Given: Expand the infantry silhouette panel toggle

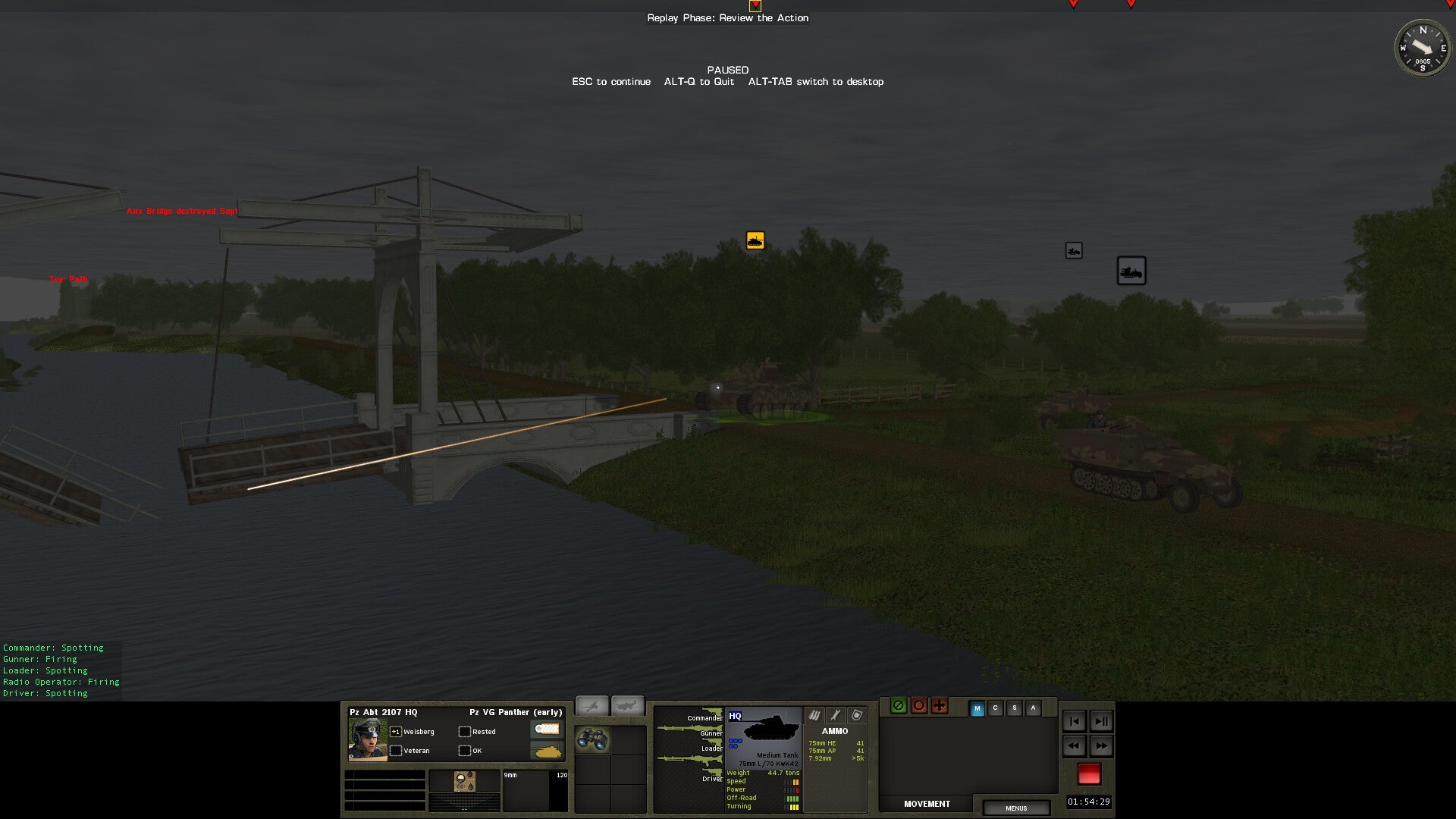Looking at the screenshot, I should (592, 705).
